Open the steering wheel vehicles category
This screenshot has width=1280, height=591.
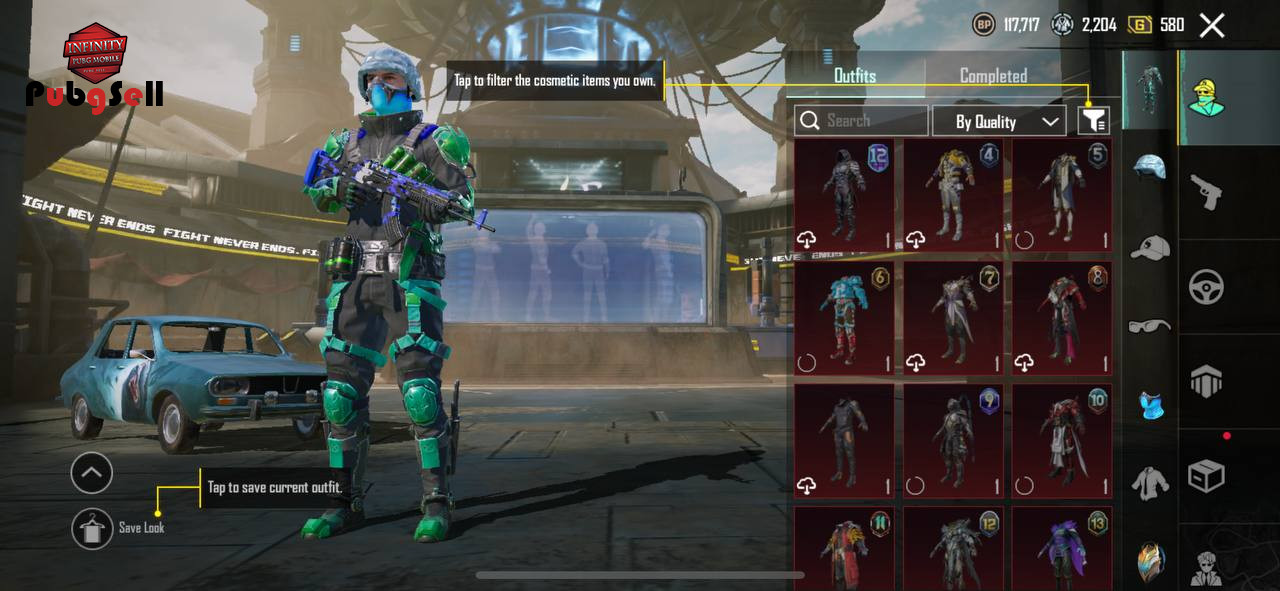[x=1206, y=287]
